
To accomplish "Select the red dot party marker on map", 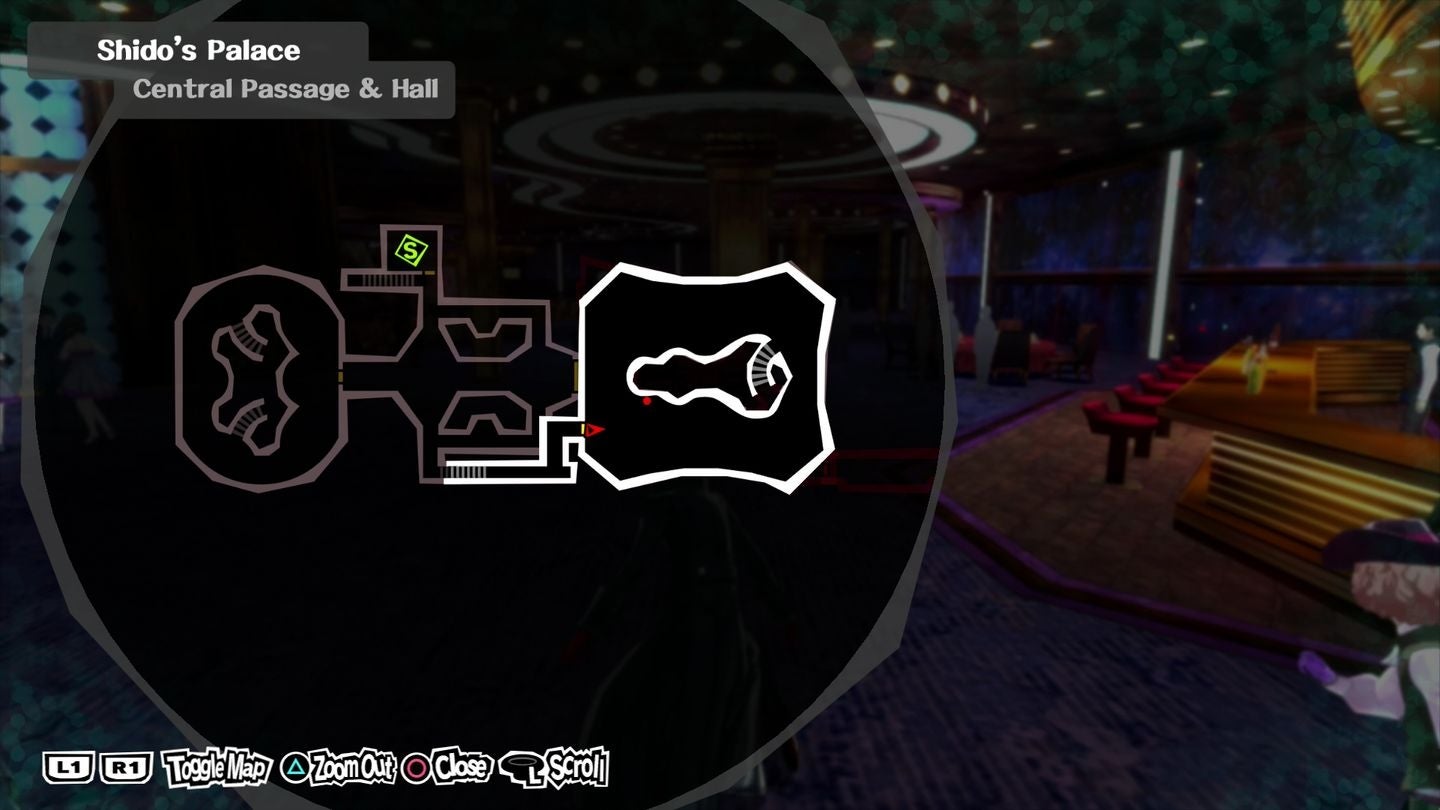I will pos(647,400).
